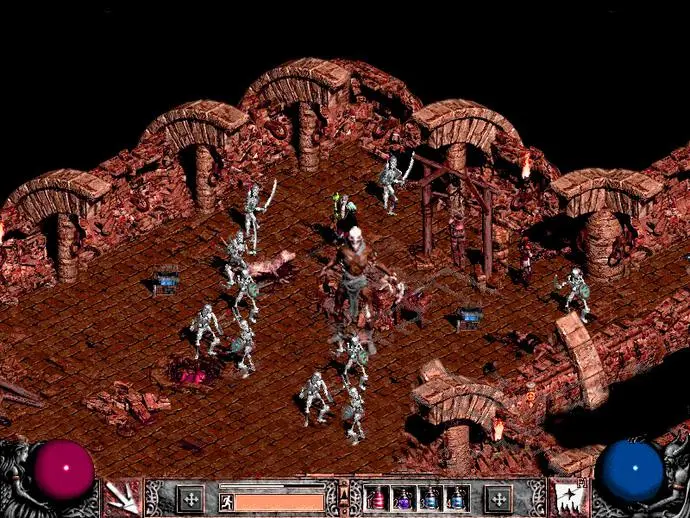Screen dimensions: 690x518
Task: Open the left mouse skill selector
Action: click(122, 497)
